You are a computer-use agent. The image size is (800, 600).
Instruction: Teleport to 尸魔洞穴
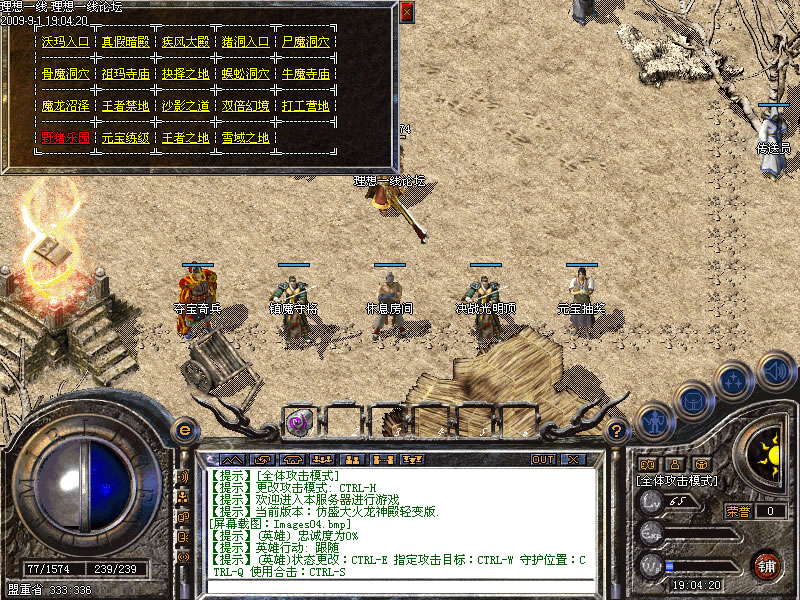(x=306, y=42)
